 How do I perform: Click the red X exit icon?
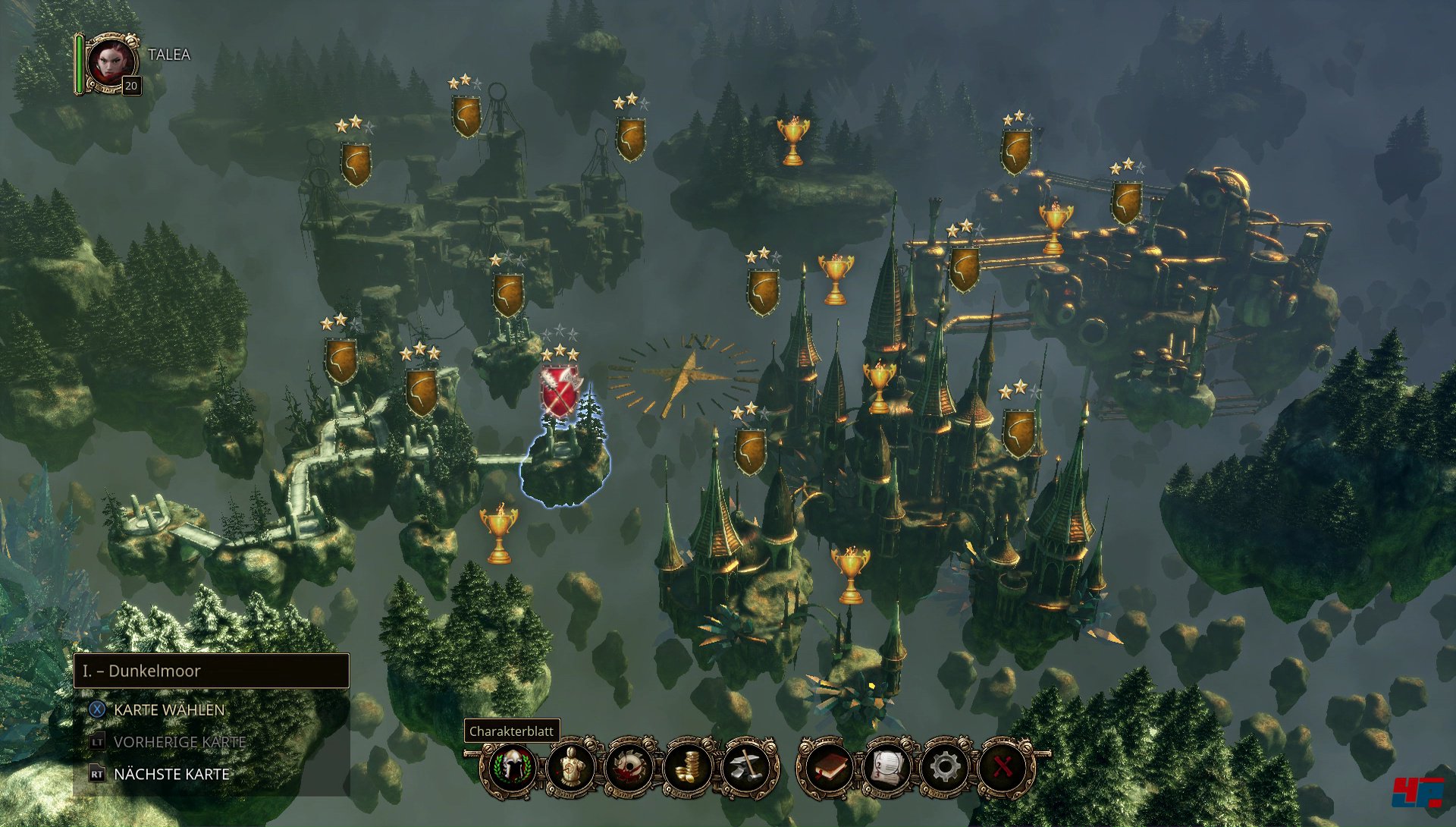[1003, 767]
